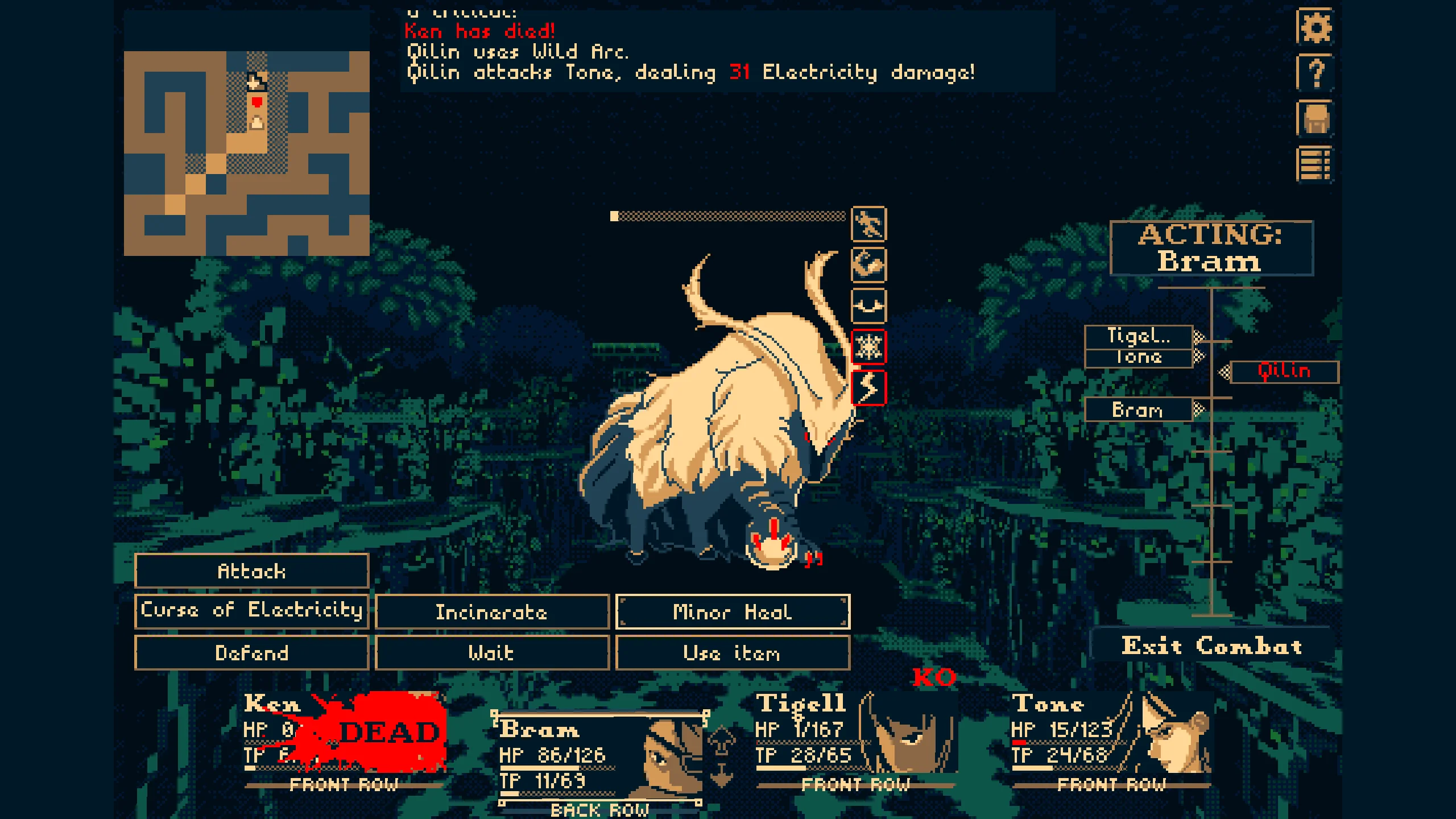
Task: Click Qilin in the turn order
Action: pos(1284,372)
